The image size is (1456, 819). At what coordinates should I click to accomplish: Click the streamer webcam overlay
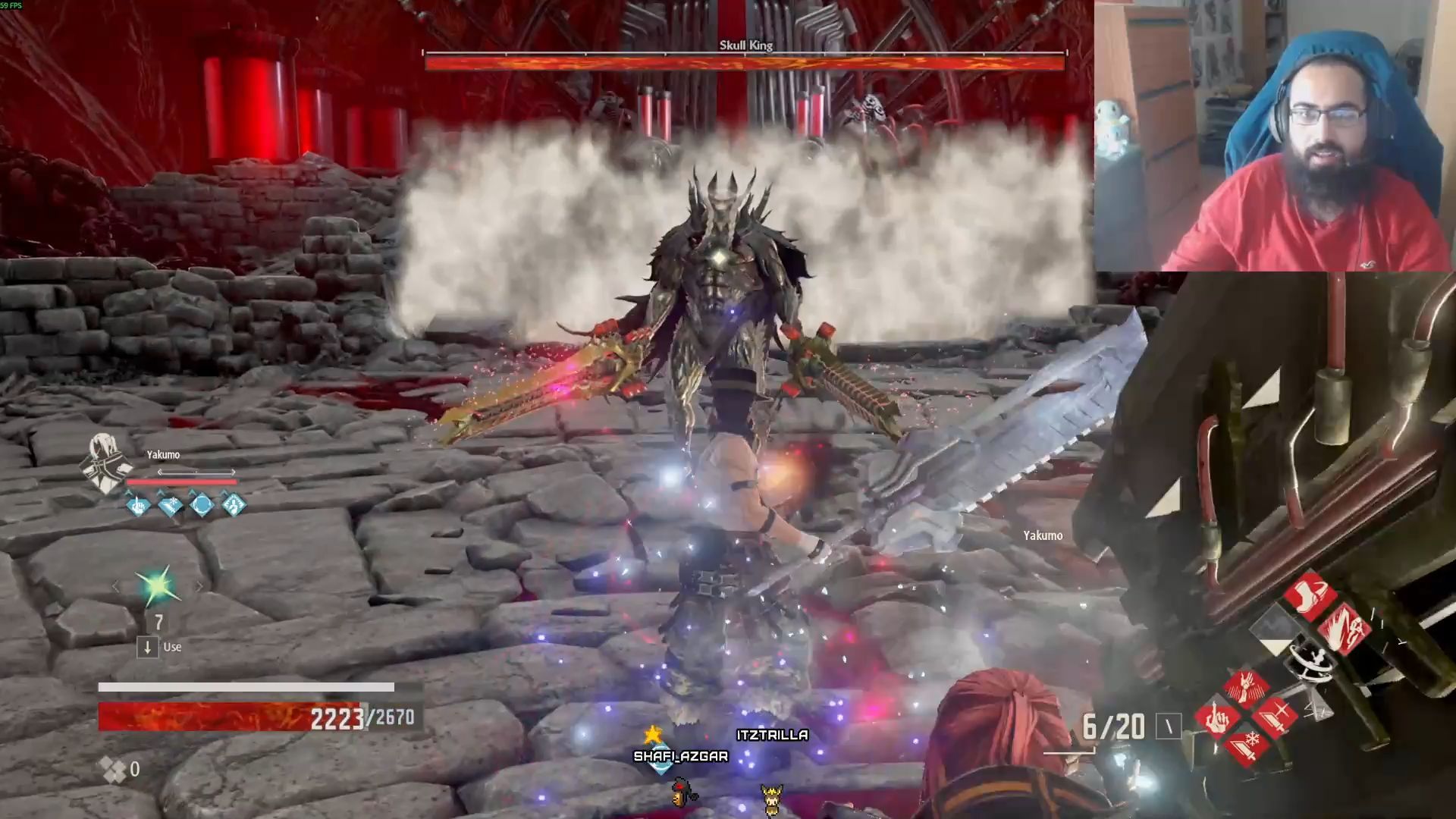click(1275, 136)
